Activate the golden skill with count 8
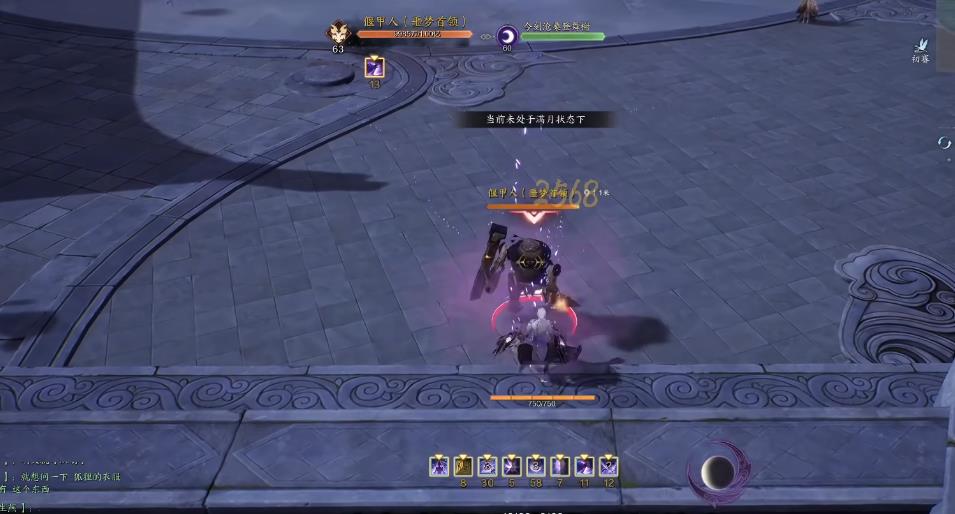The width and height of the screenshot is (955, 514). (x=463, y=466)
